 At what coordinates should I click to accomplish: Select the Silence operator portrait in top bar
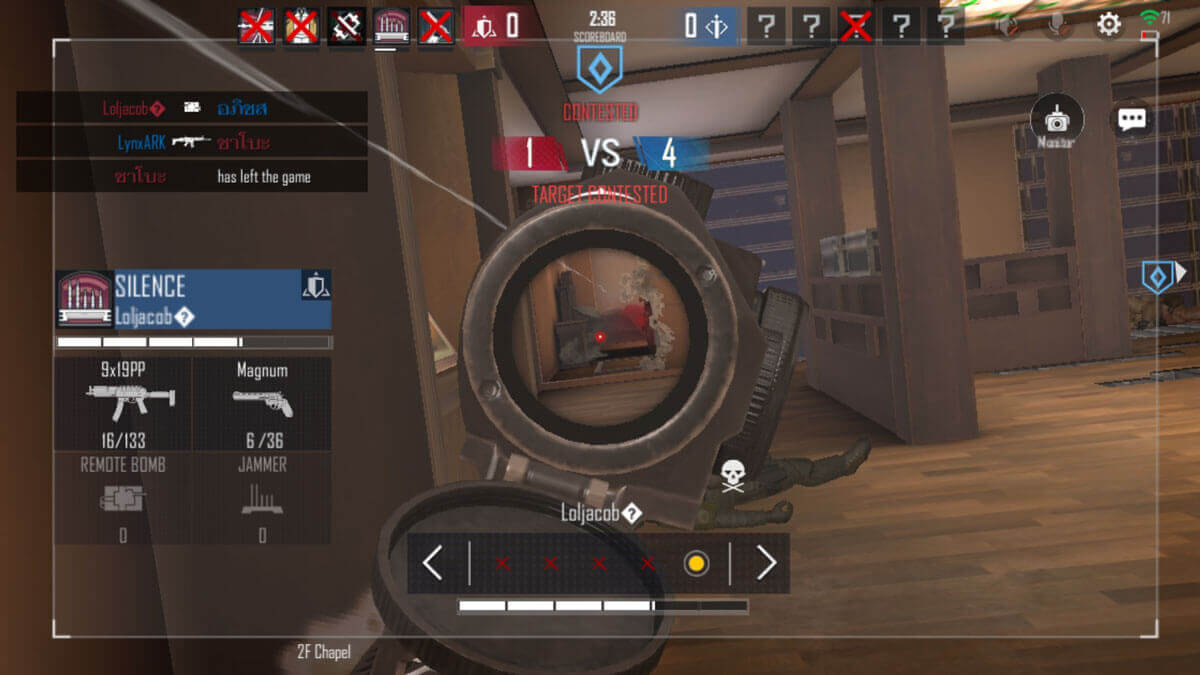[x=391, y=26]
